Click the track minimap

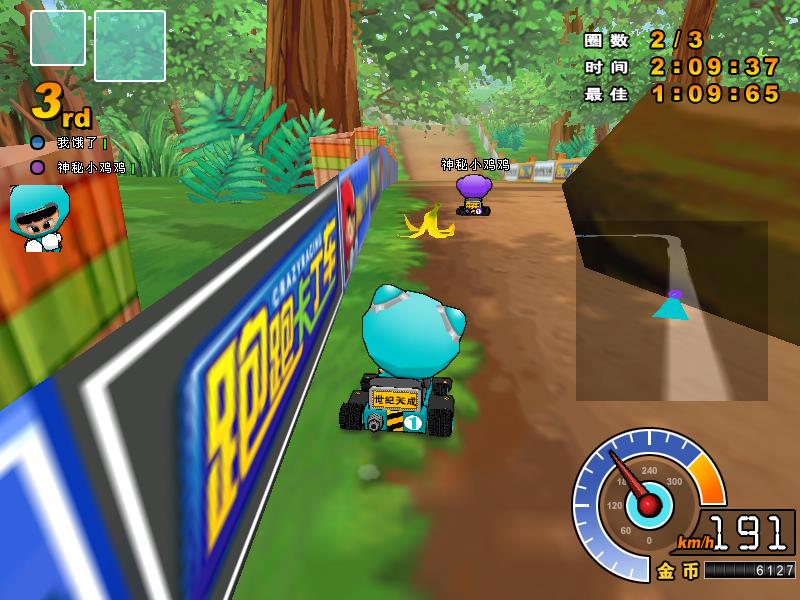[671, 310]
